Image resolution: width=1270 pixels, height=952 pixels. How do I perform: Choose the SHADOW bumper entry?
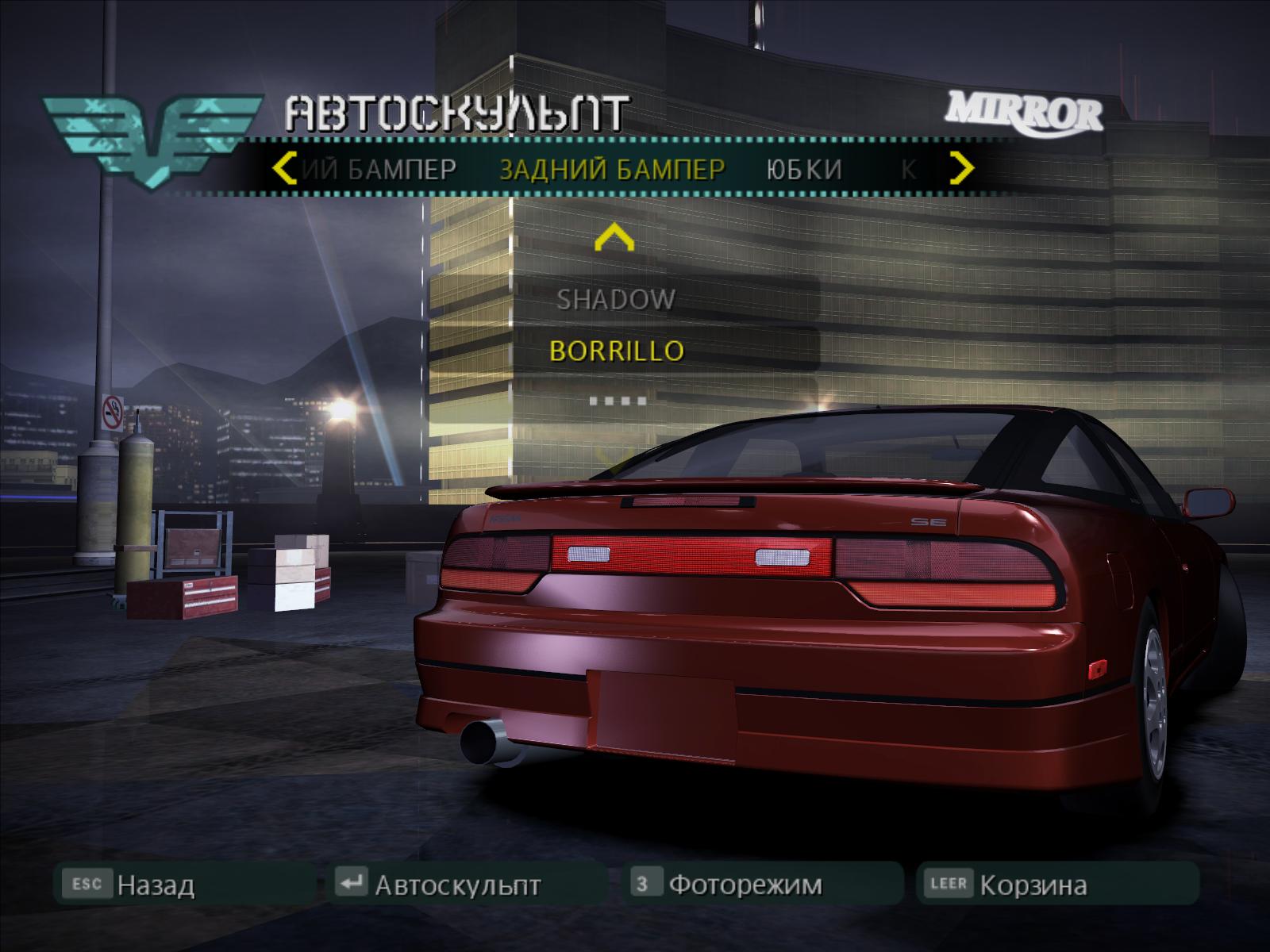(x=616, y=299)
